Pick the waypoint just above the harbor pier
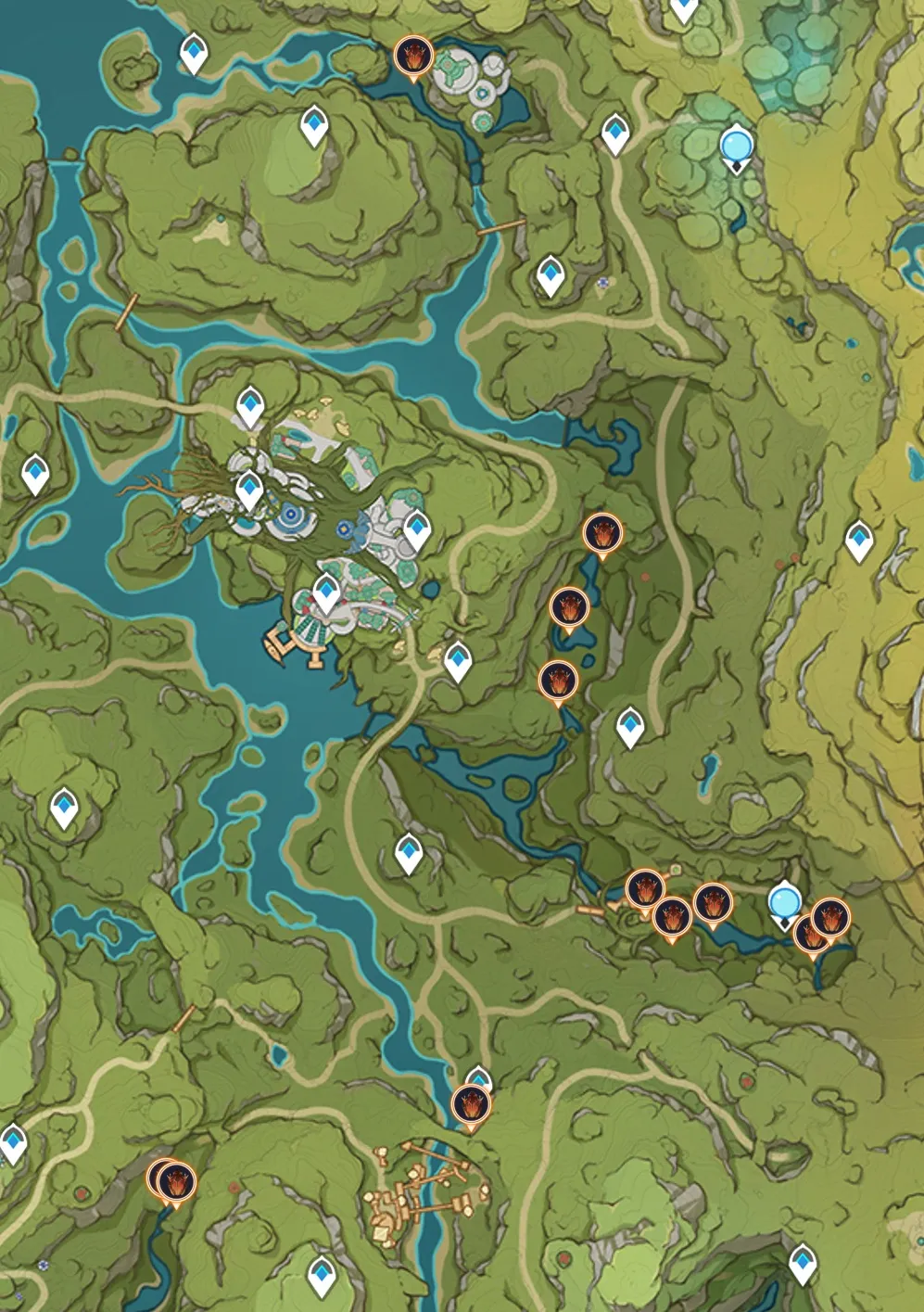924x1312 pixels. click(326, 591)
